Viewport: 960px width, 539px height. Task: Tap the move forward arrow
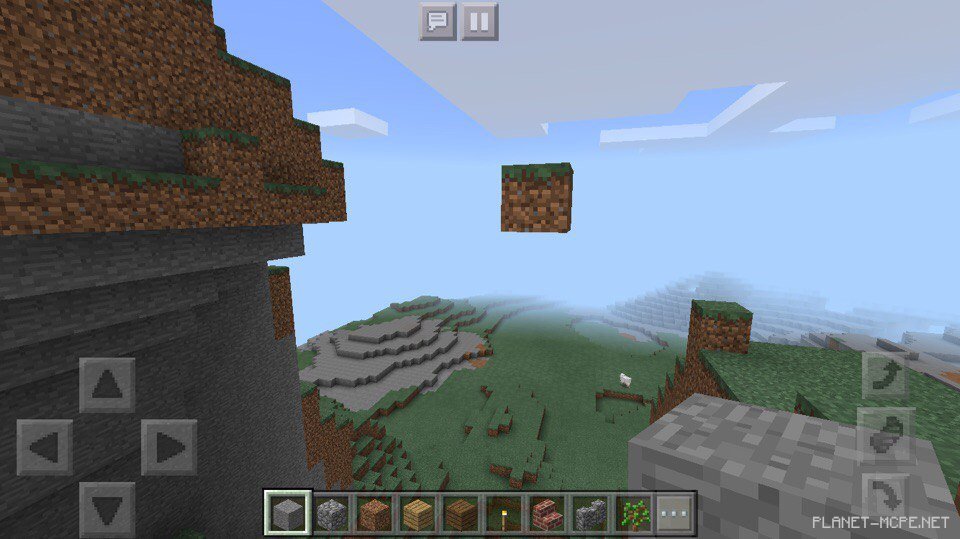click(107, 385)
